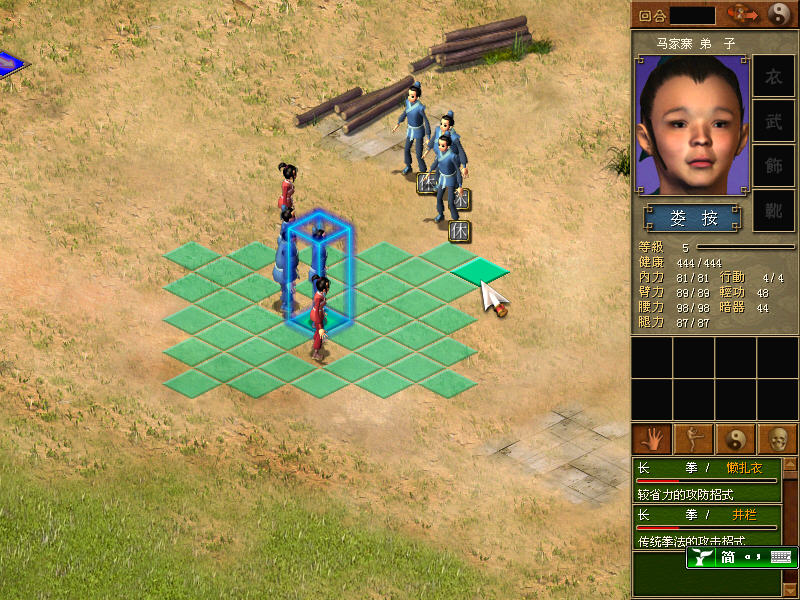Switch to the skull skills tab
The image size is (800, 600).
776,438
